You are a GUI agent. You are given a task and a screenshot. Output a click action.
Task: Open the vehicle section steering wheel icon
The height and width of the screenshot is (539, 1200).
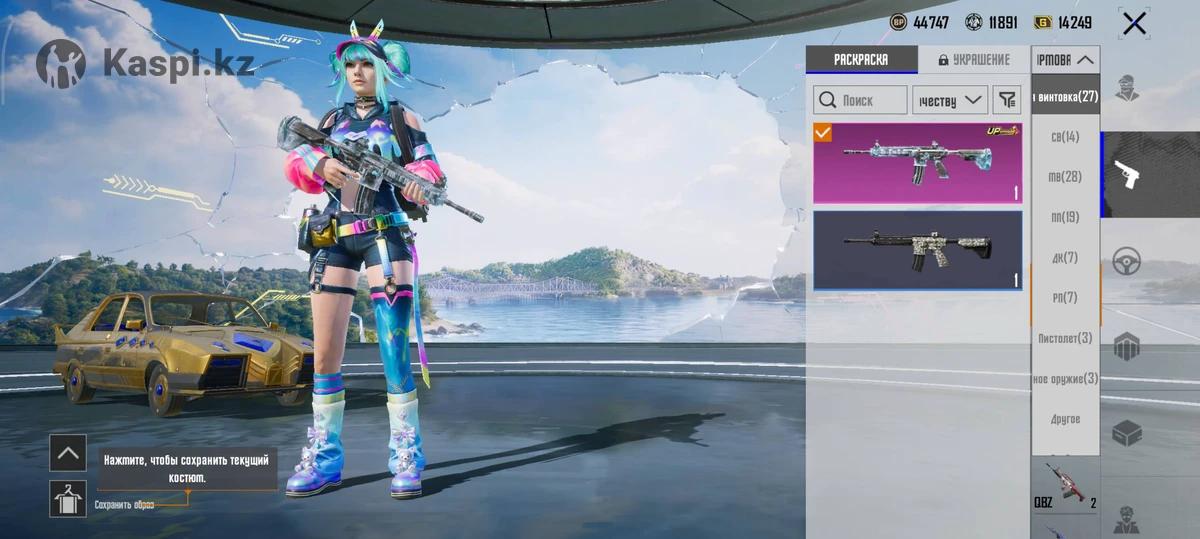tap(1127, 262)
